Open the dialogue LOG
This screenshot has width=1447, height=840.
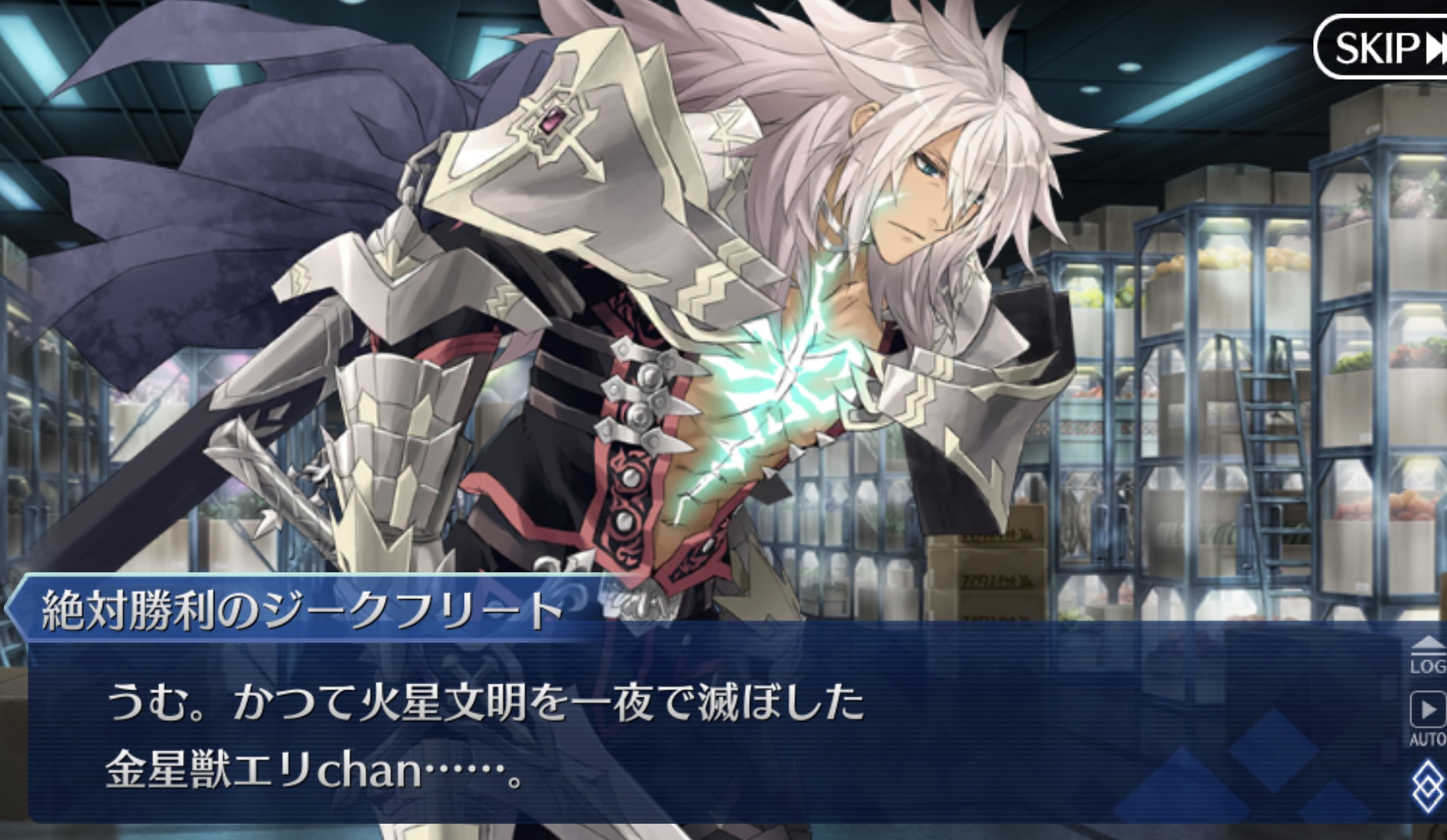tap(1427, 655)
